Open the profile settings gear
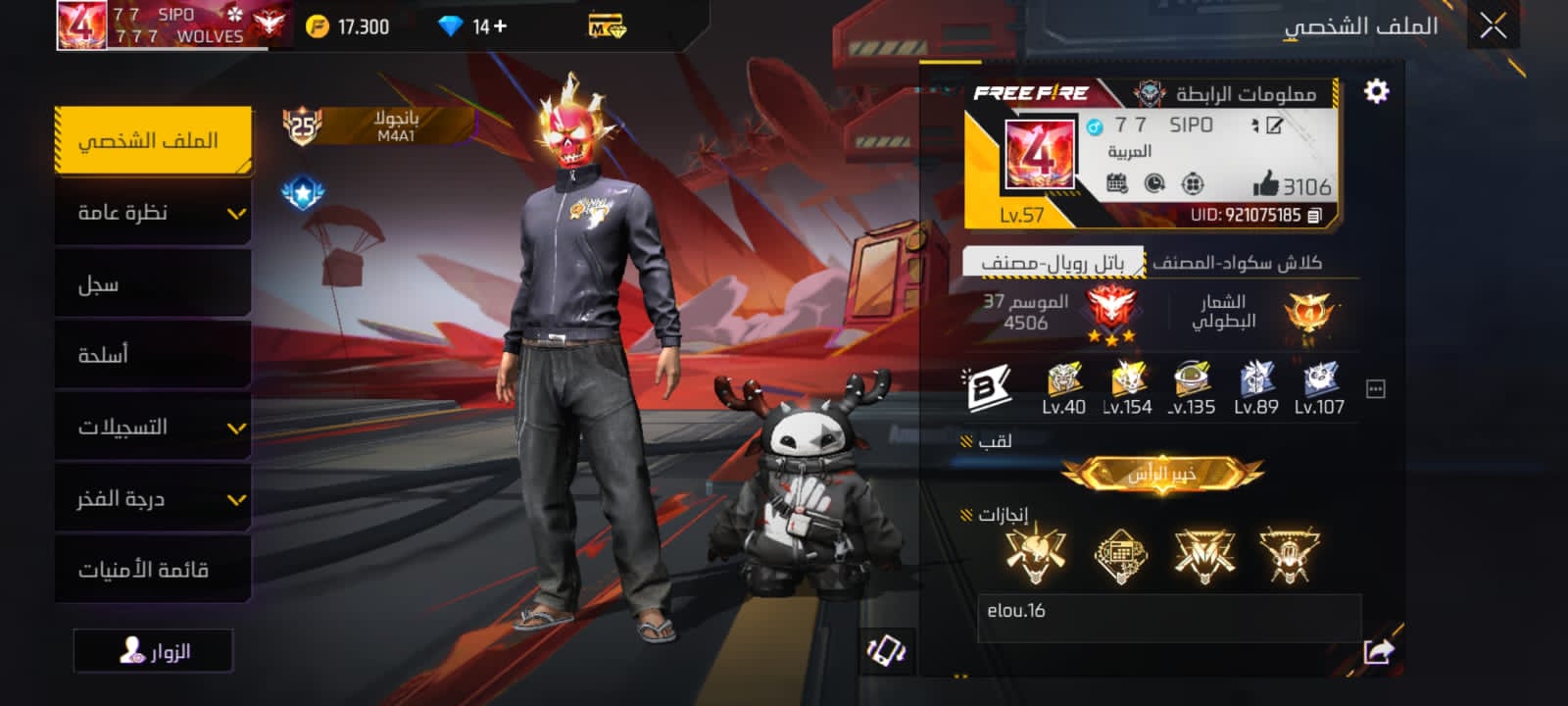This screenshot has height=706, width=1568. pos(1376,91)
